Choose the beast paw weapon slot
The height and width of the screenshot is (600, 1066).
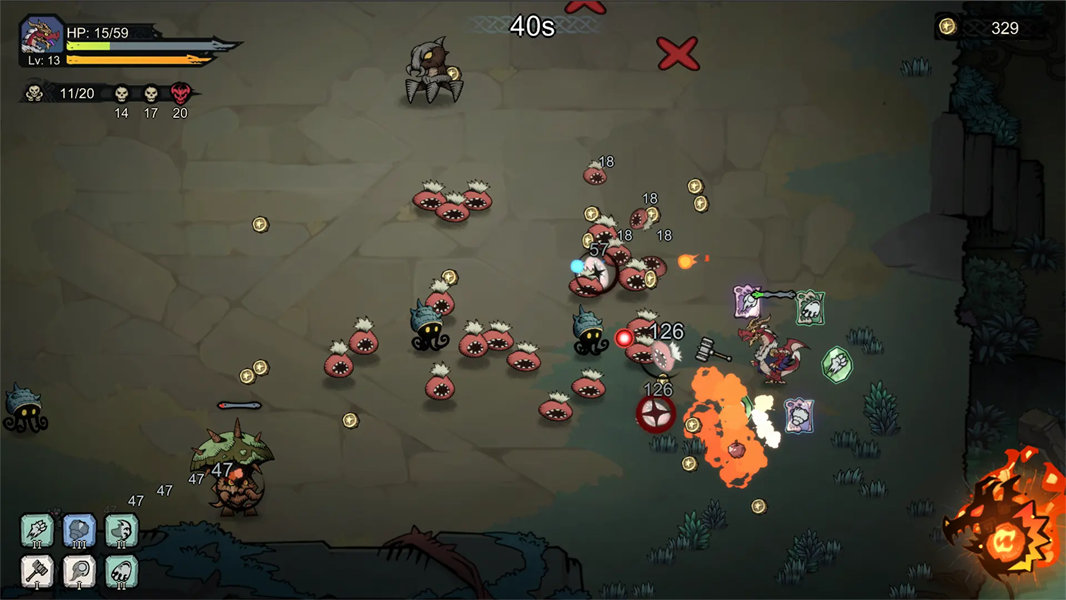[x=121, y=571]
